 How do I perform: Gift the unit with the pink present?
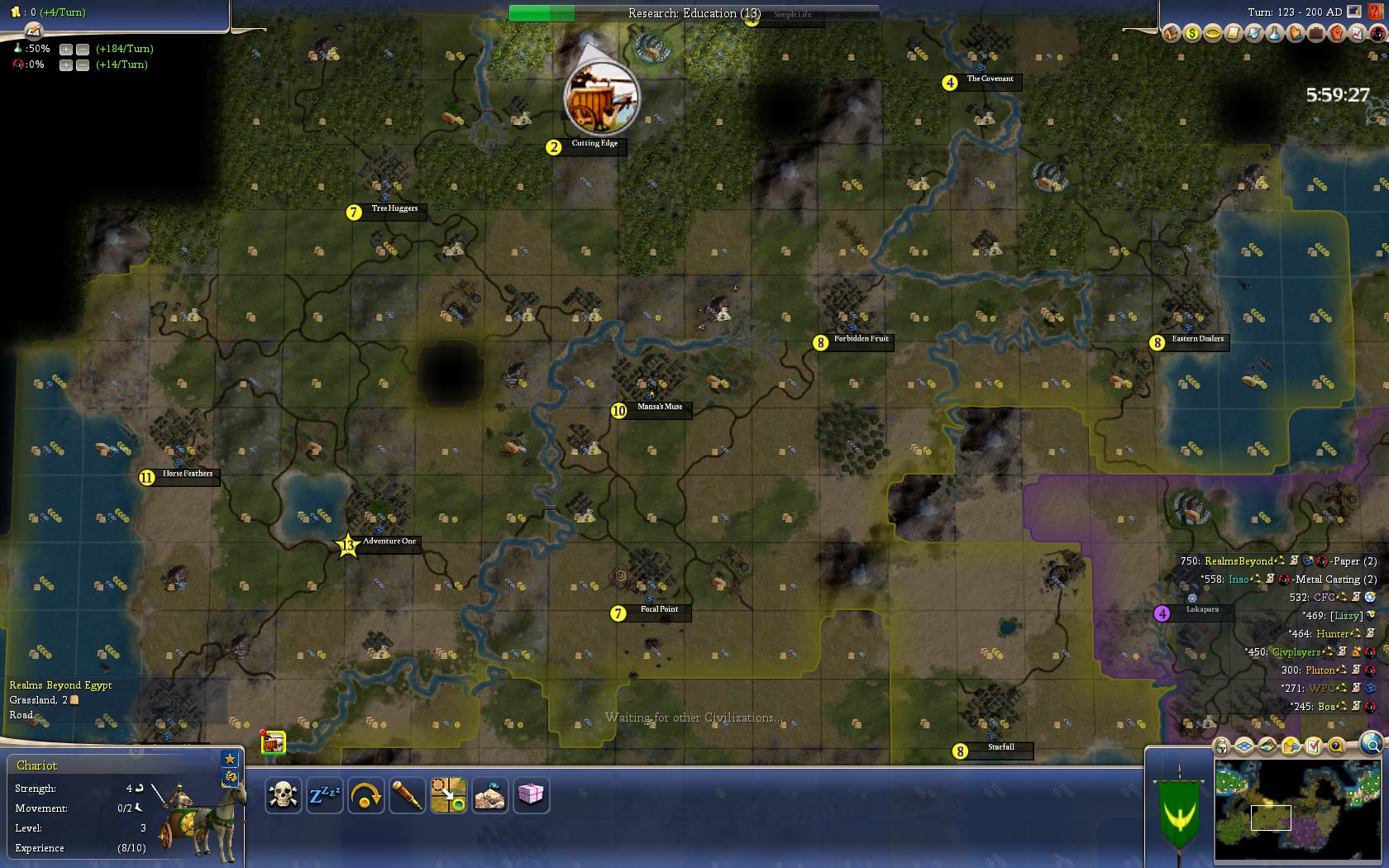531,795
